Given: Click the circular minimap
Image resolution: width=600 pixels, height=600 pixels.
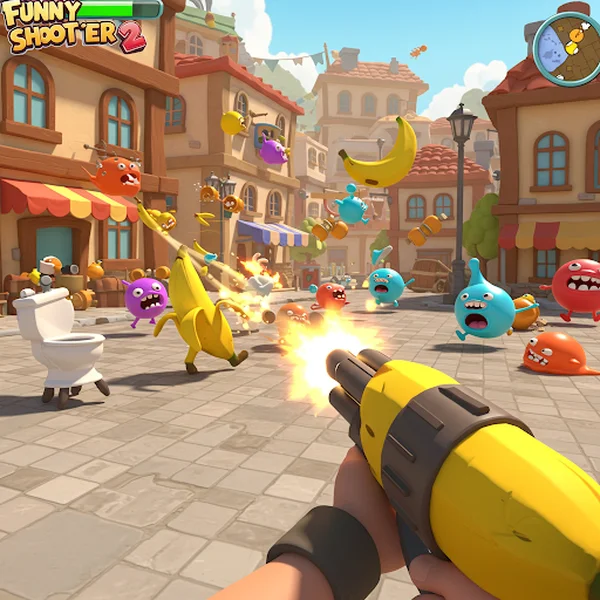Looking at the screenshot, I should pyautogui.click(x=568, y=47).
